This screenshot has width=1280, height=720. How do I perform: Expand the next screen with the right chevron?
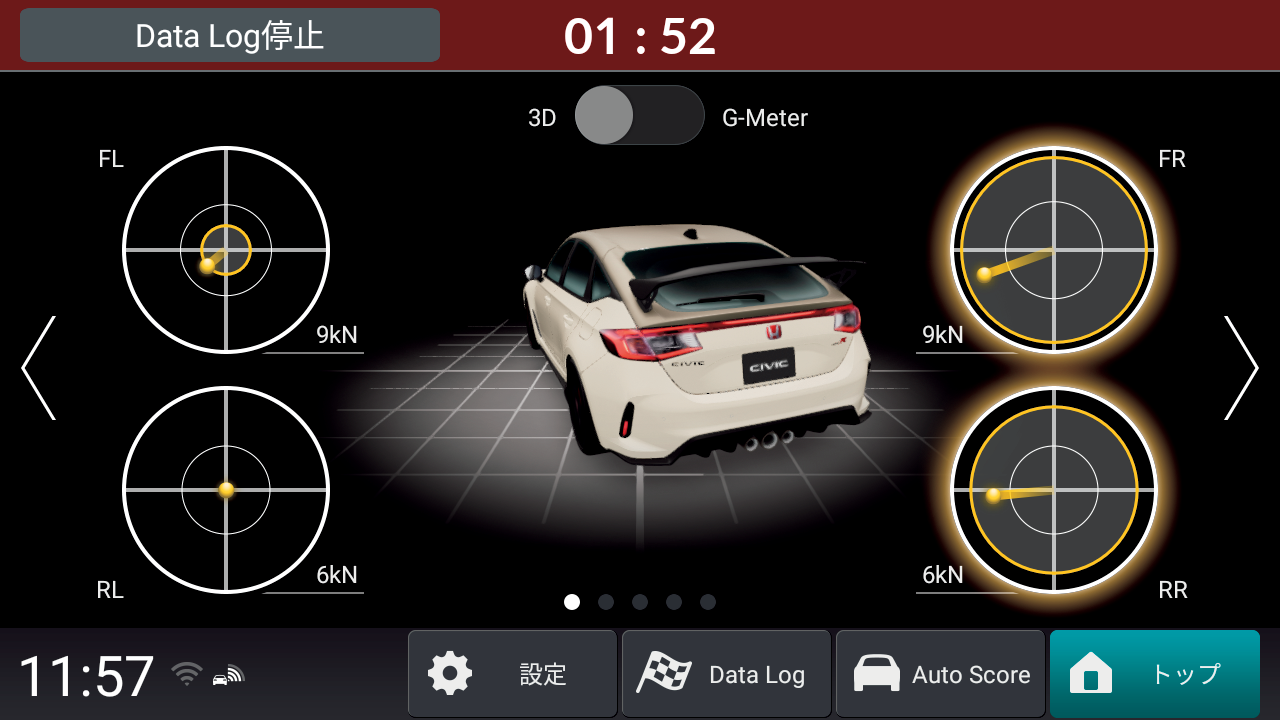pyautogui.click(x=1243, y=368)
